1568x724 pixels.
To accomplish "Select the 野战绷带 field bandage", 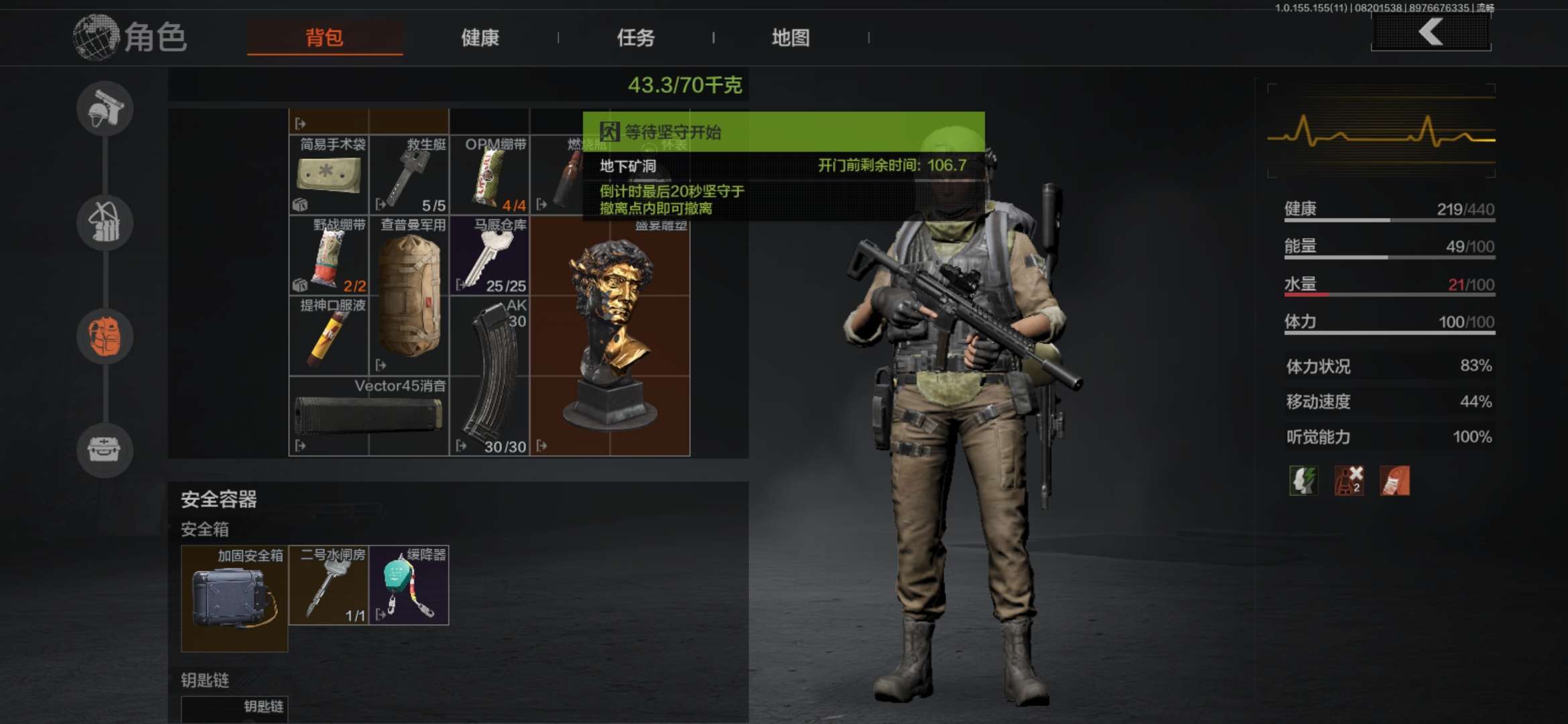I will point(328,255).
